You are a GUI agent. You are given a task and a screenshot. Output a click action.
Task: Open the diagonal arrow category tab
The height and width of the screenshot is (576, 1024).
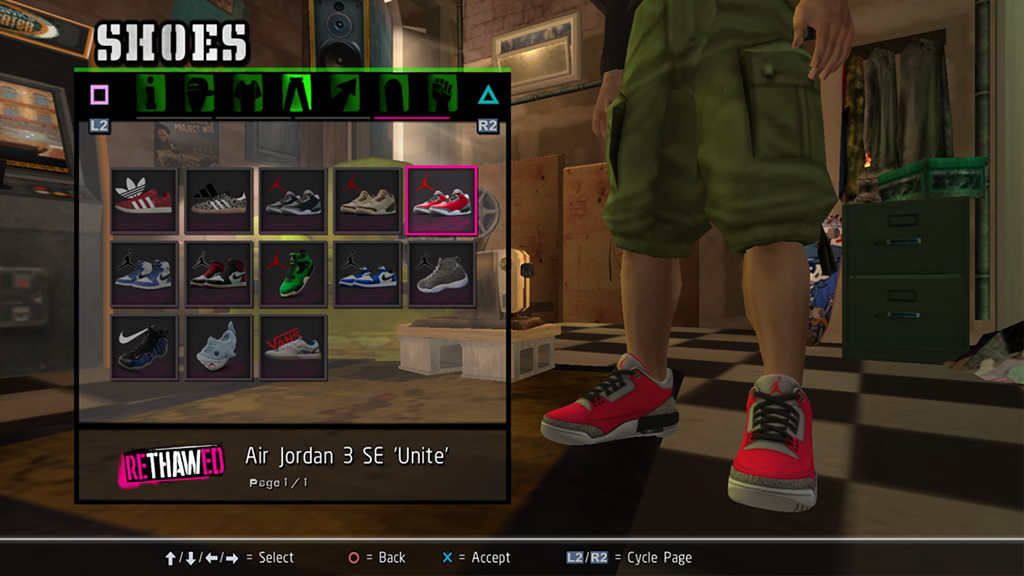[x=345, y=95]
